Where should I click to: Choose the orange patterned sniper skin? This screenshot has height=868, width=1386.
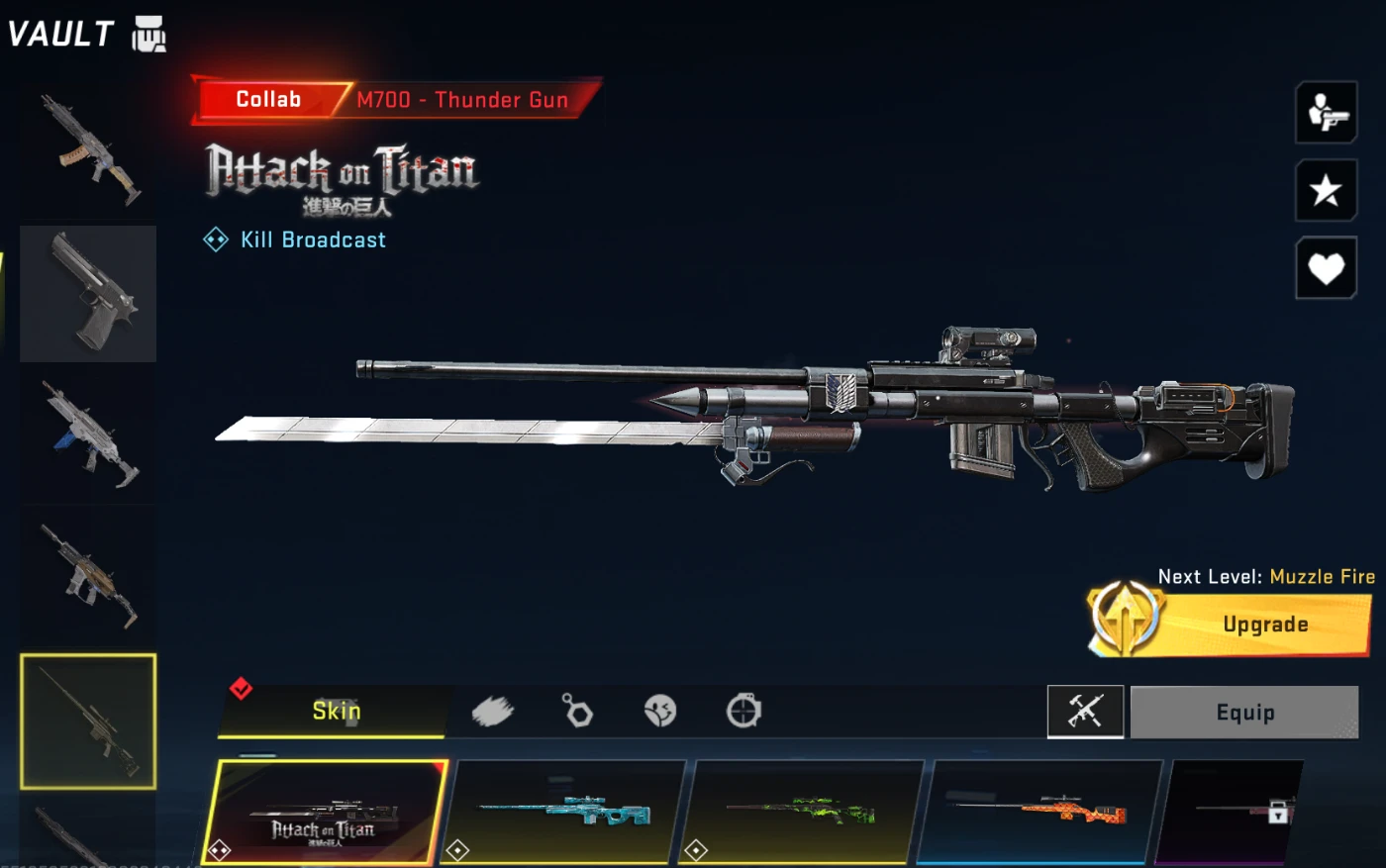[1039, 814]
